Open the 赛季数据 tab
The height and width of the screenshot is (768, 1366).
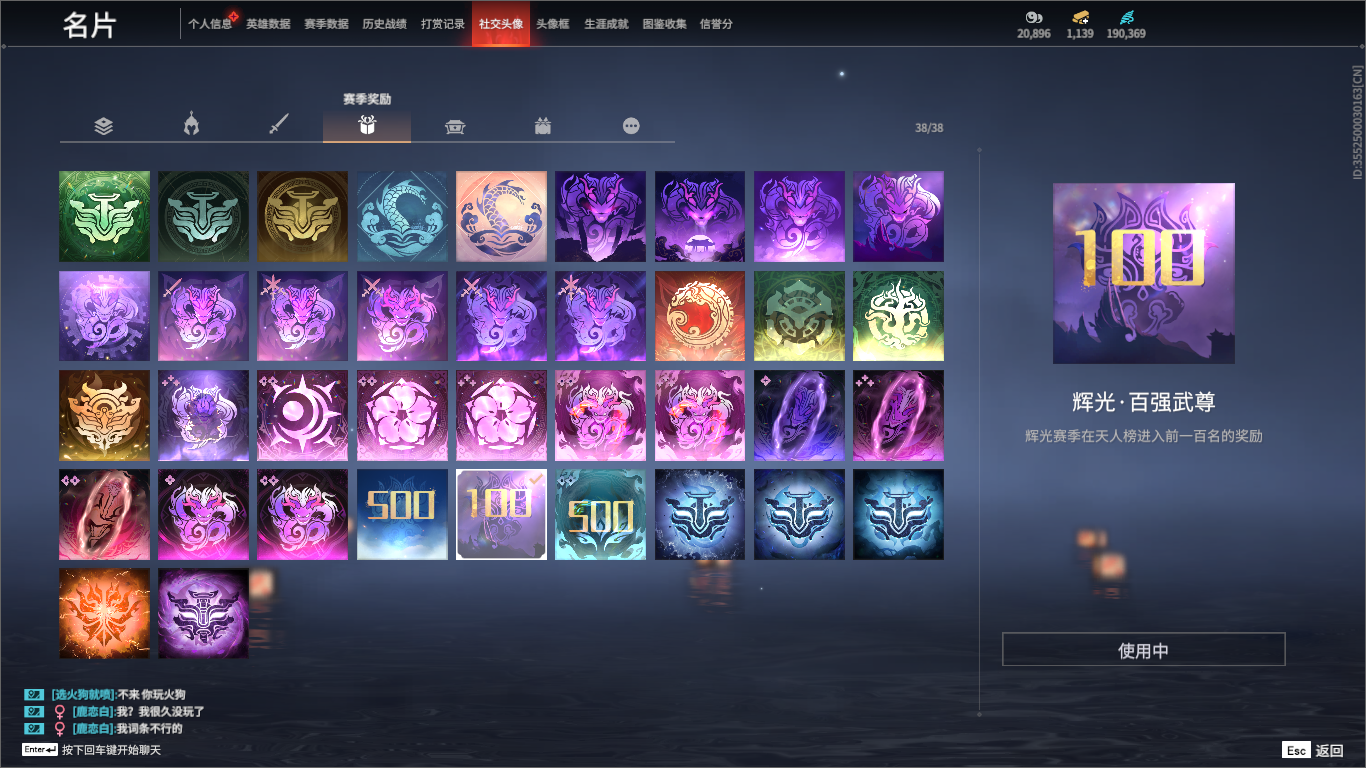(x=326, y=24)
